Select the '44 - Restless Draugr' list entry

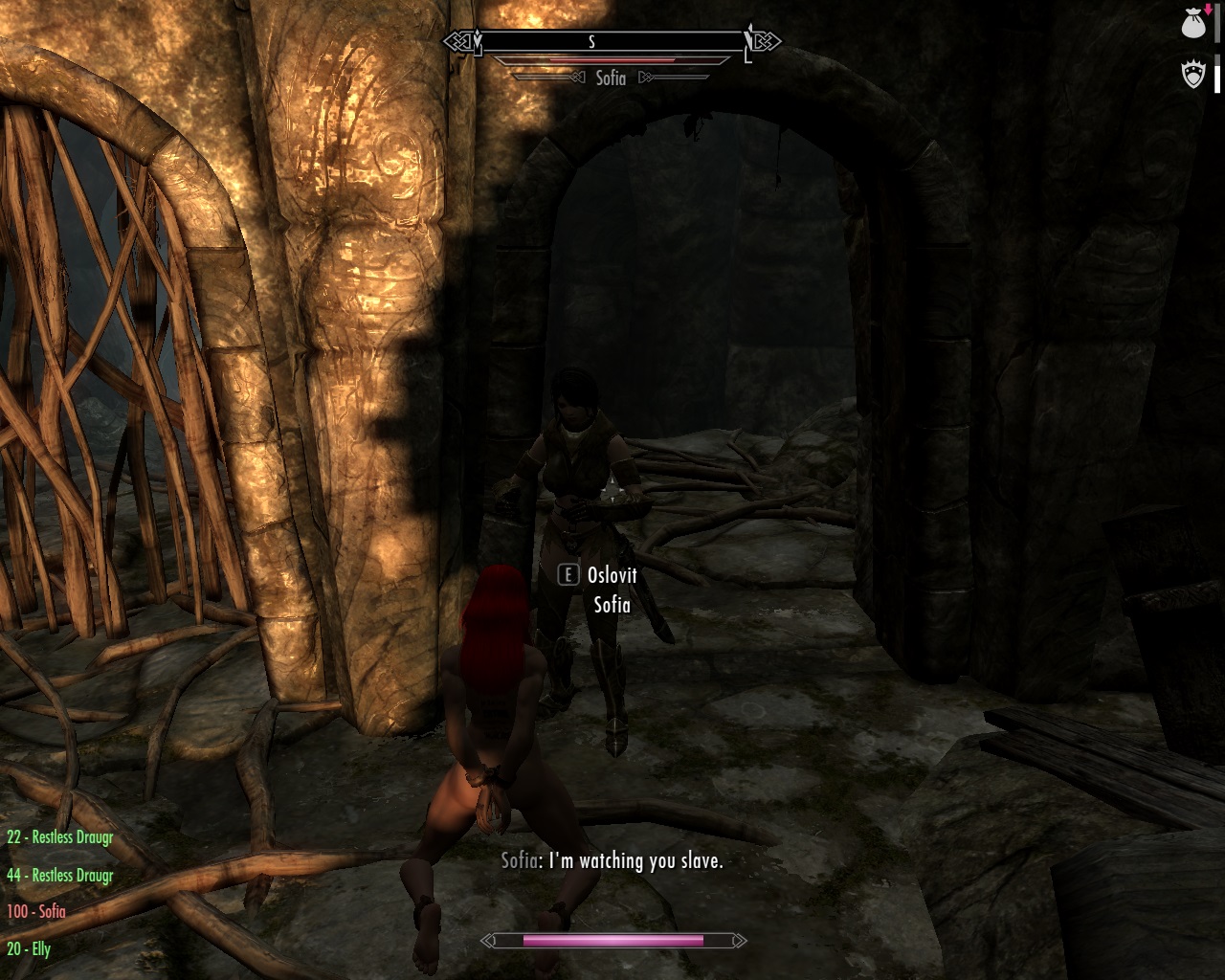point(59,875)
